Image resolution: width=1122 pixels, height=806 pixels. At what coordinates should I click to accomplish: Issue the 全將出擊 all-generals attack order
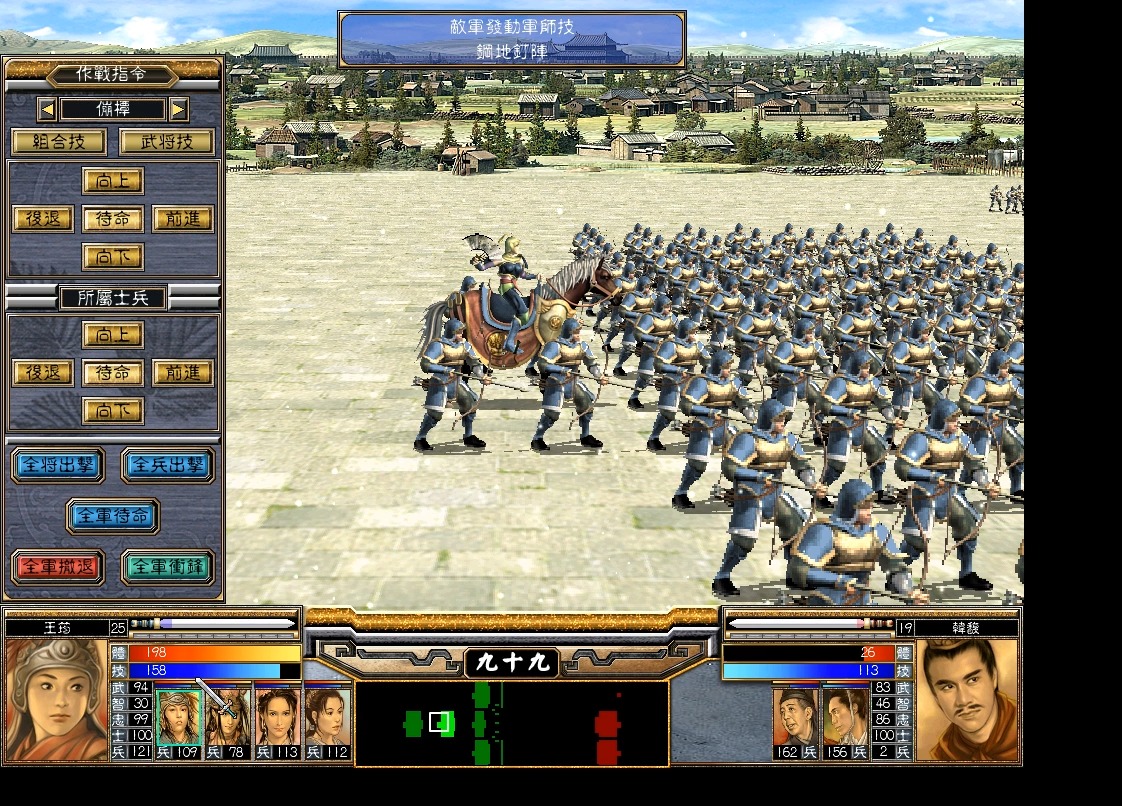click(58, 465)
